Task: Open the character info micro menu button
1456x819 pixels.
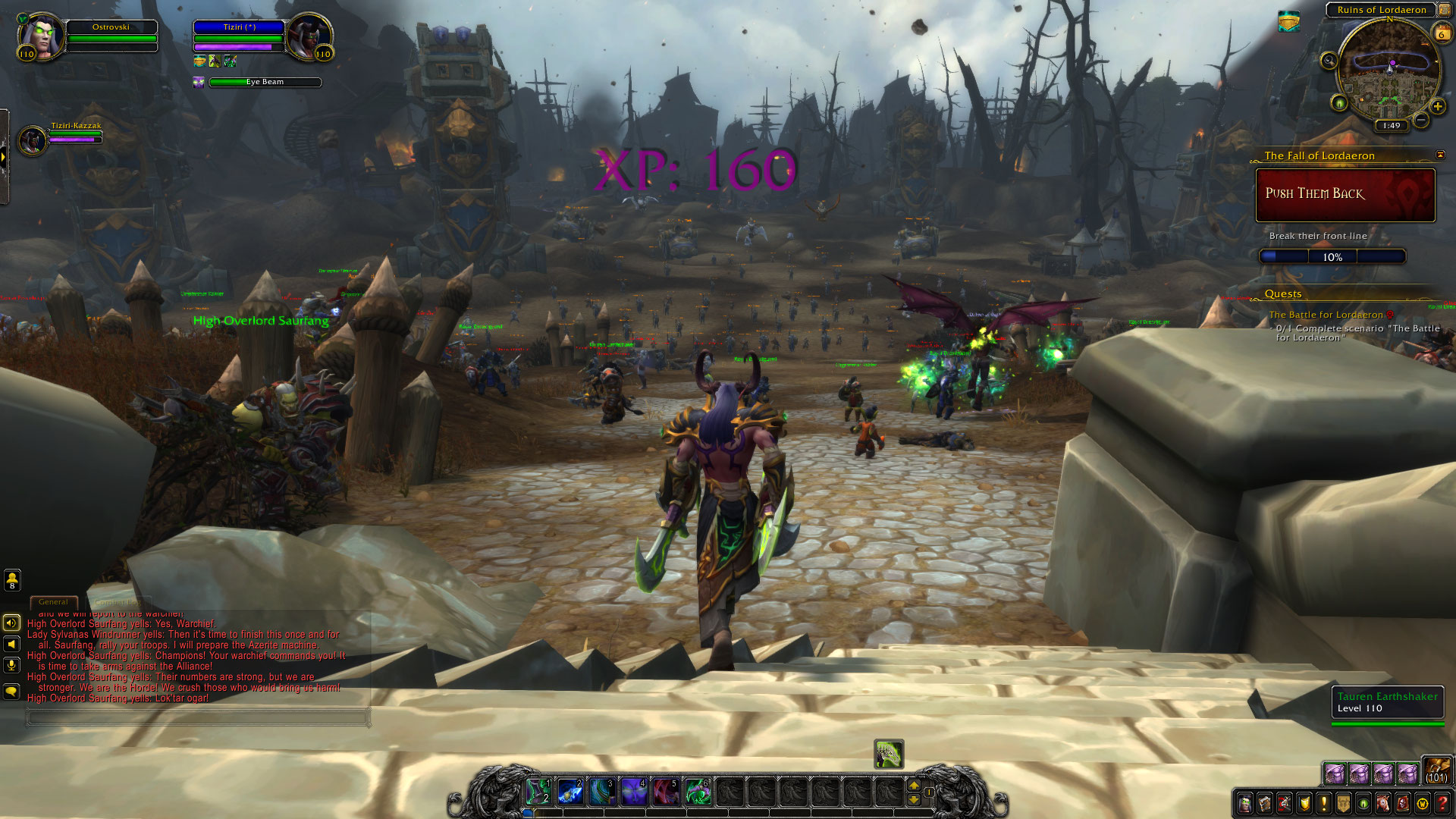Action: [x=1245, y=802]
